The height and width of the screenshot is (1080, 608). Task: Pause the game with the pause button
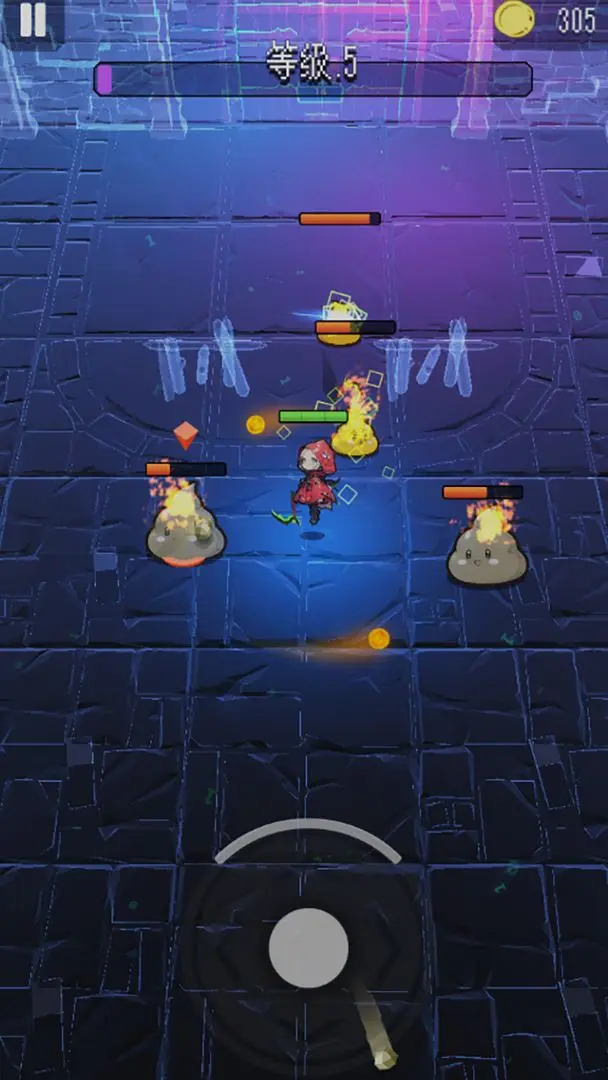click(32, 20)
